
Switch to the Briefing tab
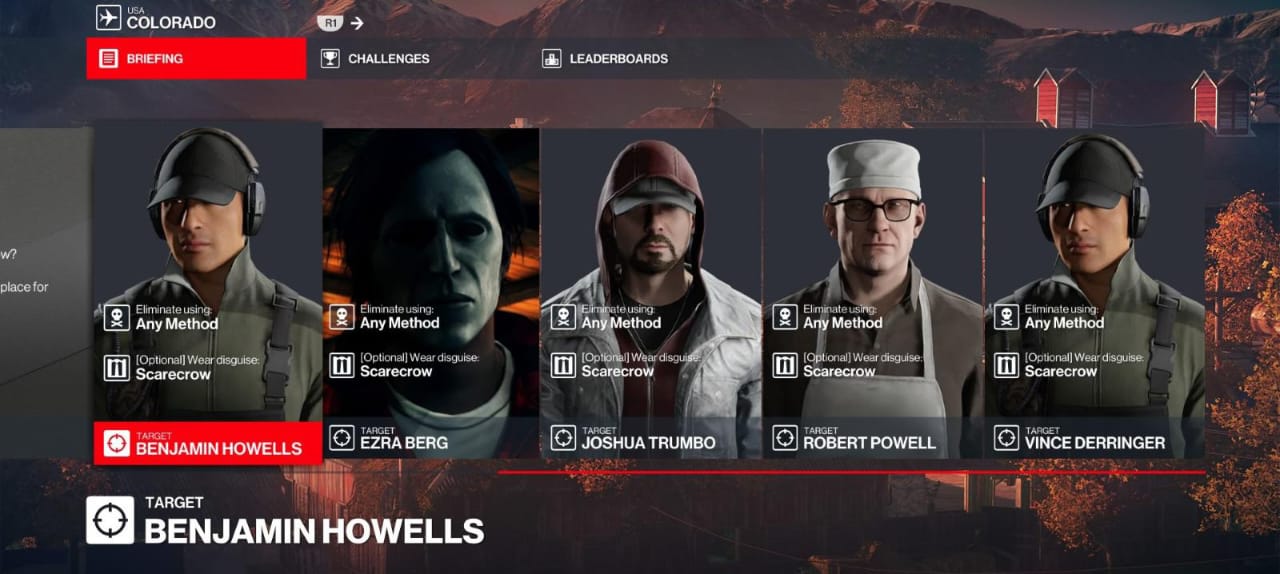[x=196, y=59]
